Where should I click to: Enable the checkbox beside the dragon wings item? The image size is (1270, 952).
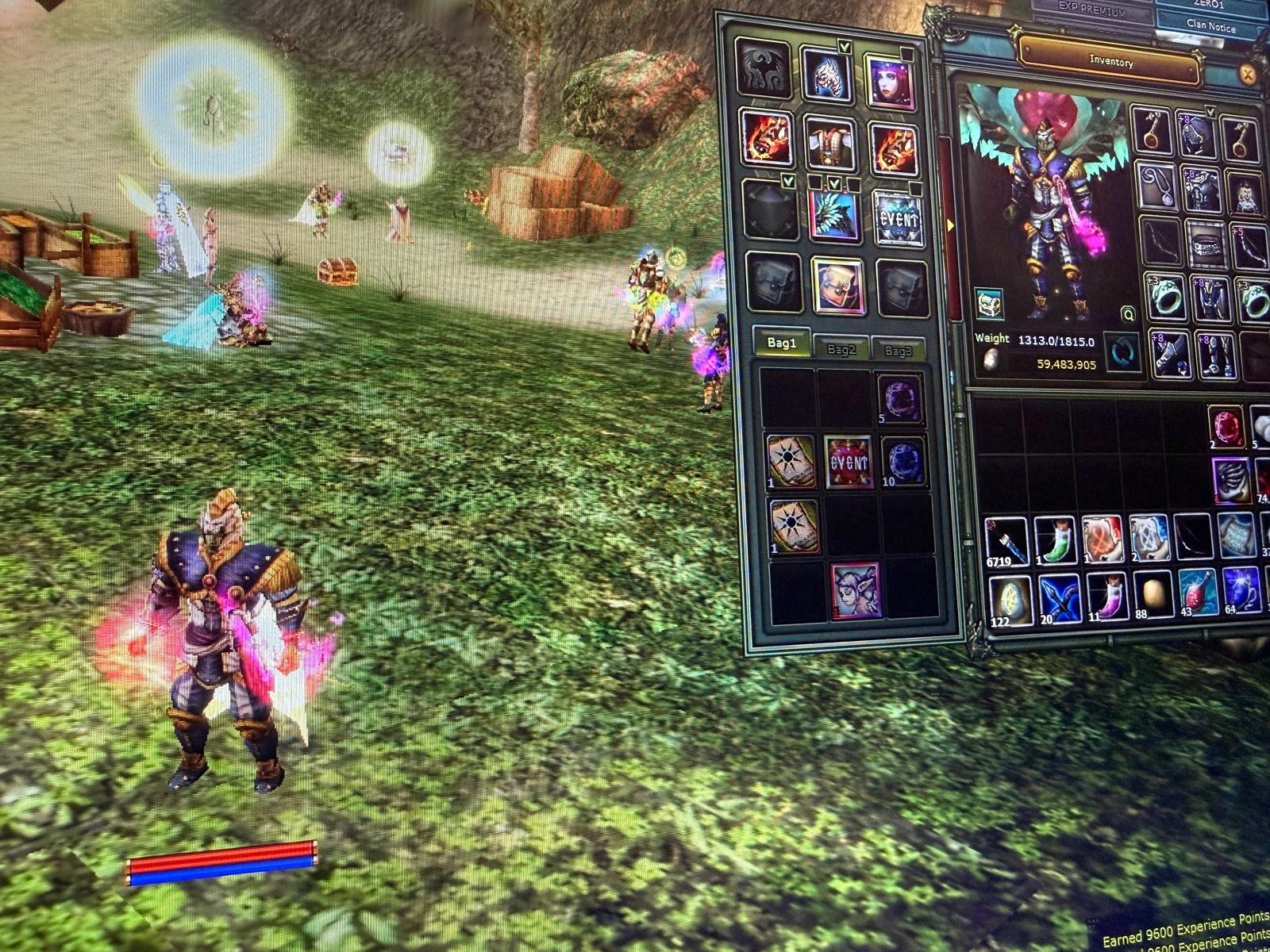pos(834,184)
